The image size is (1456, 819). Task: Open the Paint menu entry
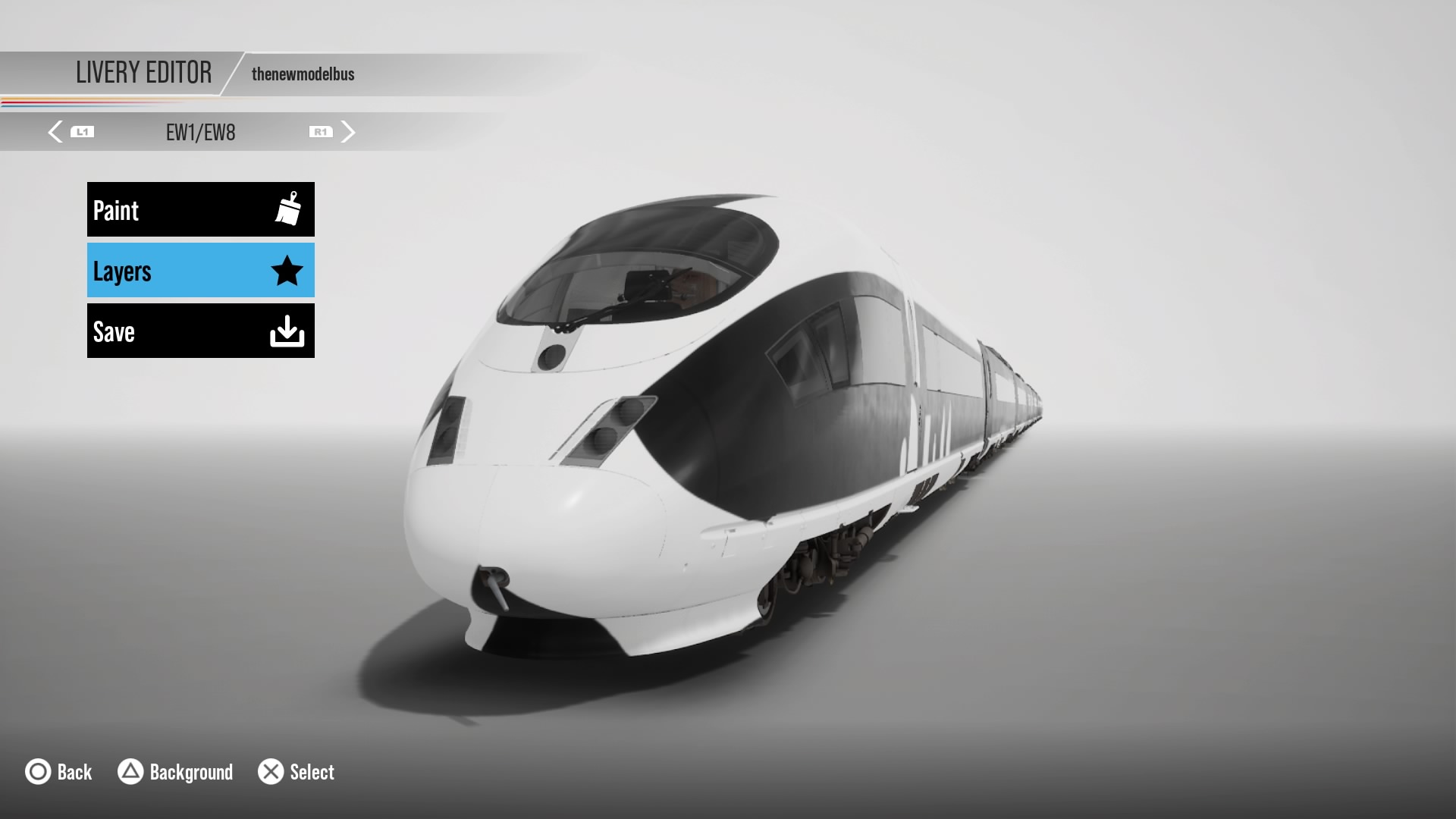(x=200, y=209)
